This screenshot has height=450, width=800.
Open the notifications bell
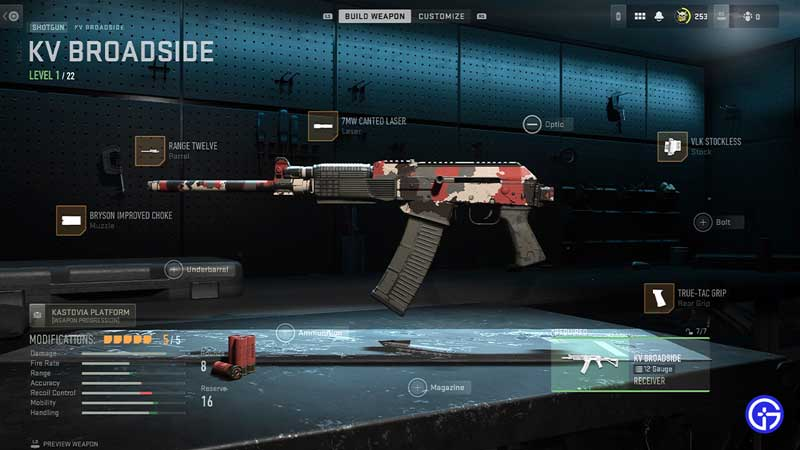659,16
